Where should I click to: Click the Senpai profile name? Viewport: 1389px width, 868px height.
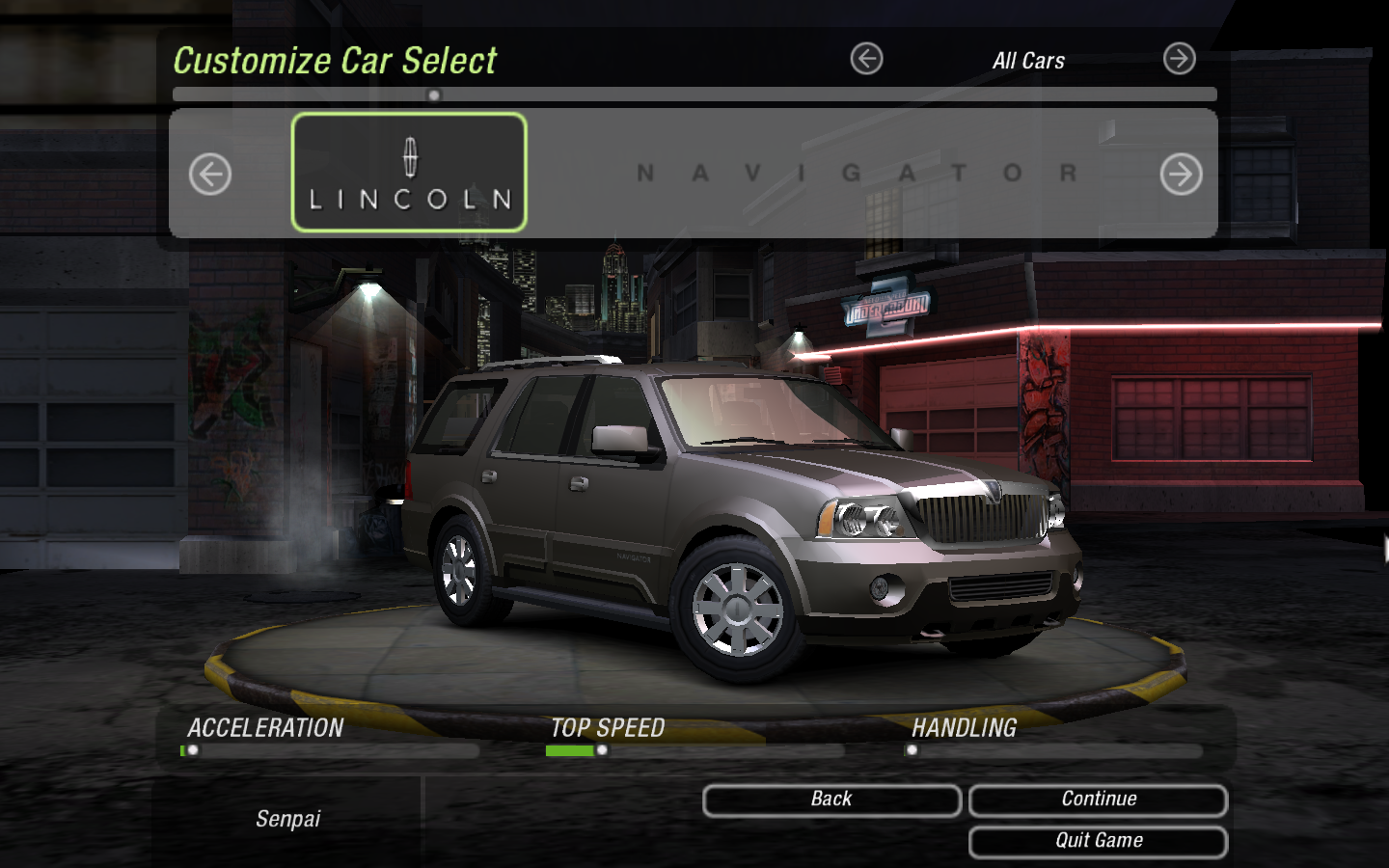(286, 819)
